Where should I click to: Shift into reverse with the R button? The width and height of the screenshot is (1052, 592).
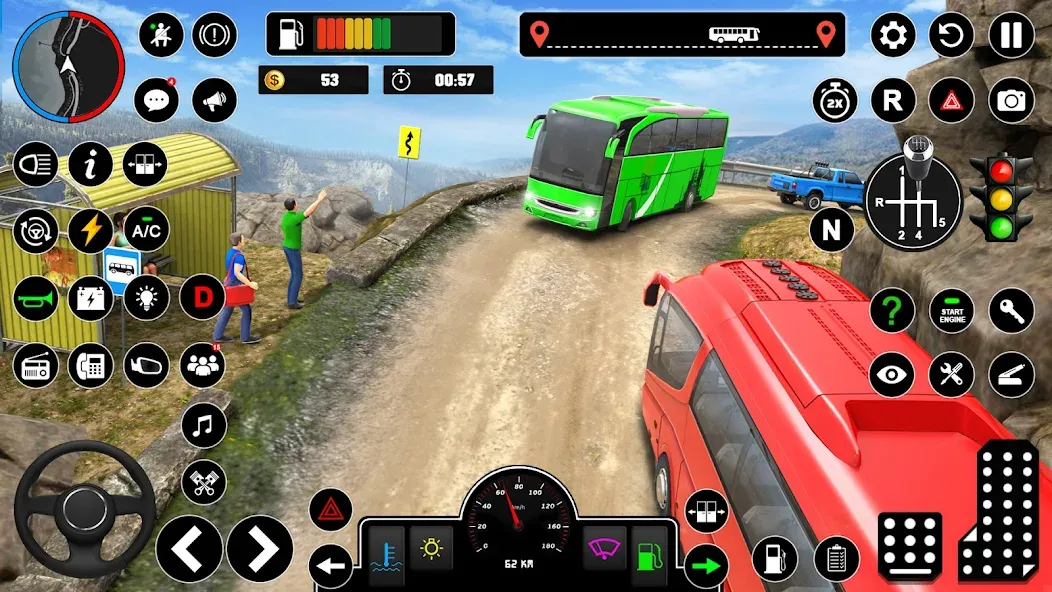(892, 101)
